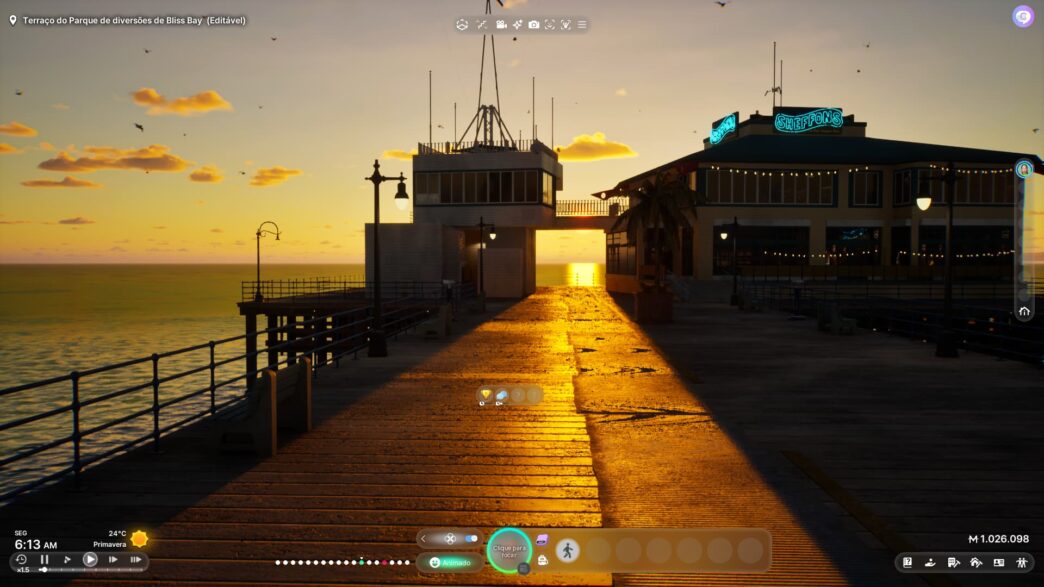Screen dimensions: 1044x587
Task: Open the hamburger menu in top toolbar
Action: pos(582,24)
